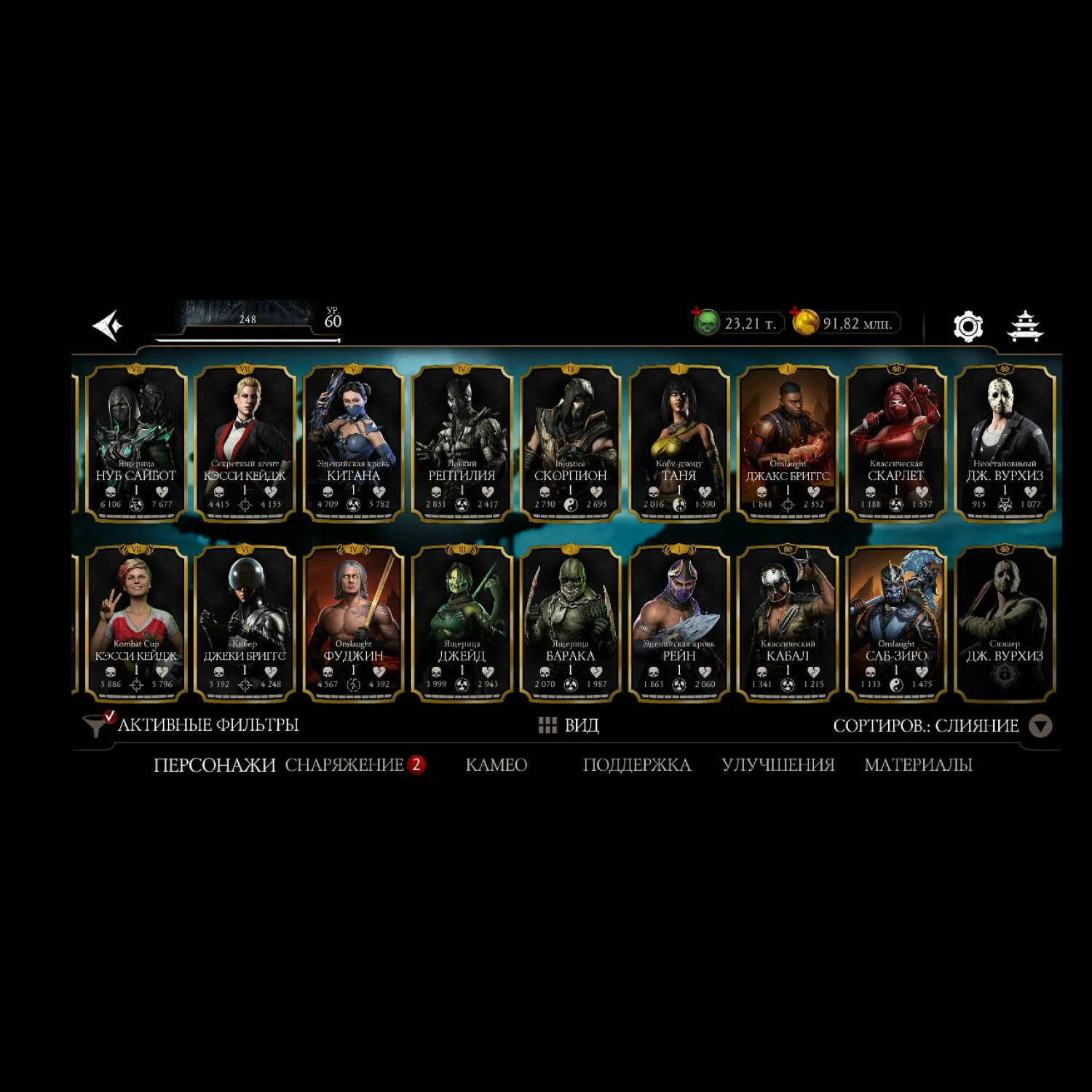Select the Скорпион Injustice card
The width and height of the screenshot is (1092, 1092).
pyautogui.click(x=570, y=443)
